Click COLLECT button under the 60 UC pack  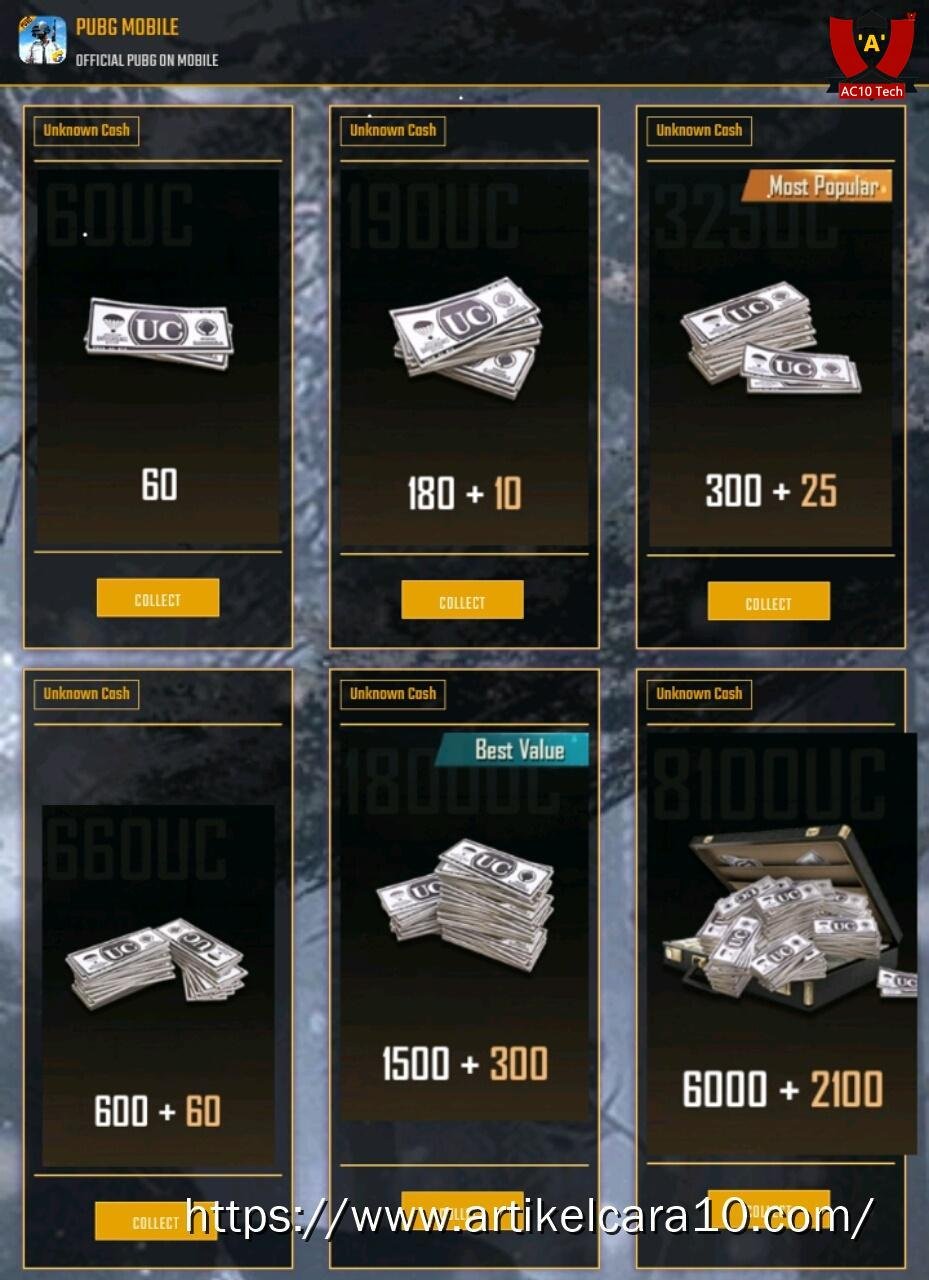tap(158, 598)
